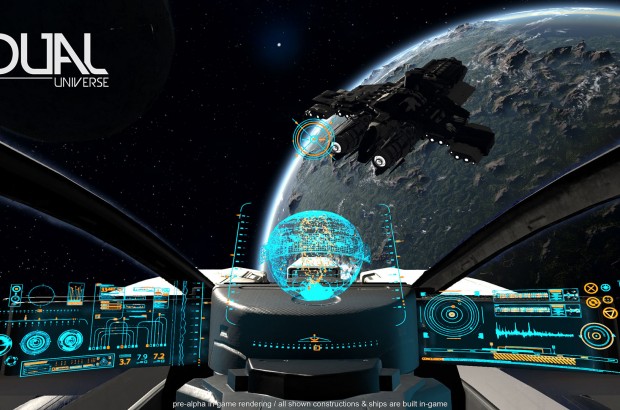This screenshot has width=620, height=410.
Task: Open the orbital radar map
Action: [452, 314]
